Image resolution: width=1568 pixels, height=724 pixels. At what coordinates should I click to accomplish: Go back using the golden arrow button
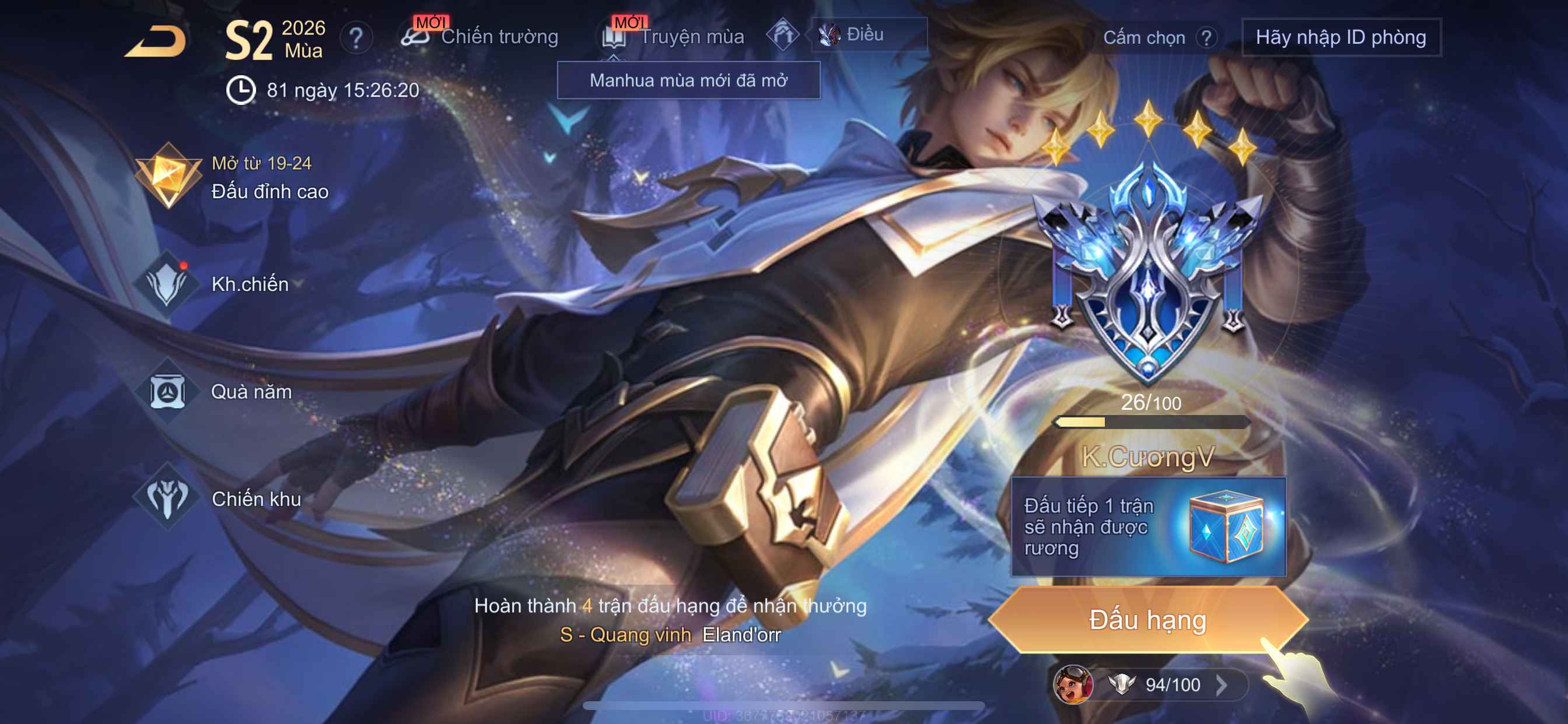click(x=156, y=42)
